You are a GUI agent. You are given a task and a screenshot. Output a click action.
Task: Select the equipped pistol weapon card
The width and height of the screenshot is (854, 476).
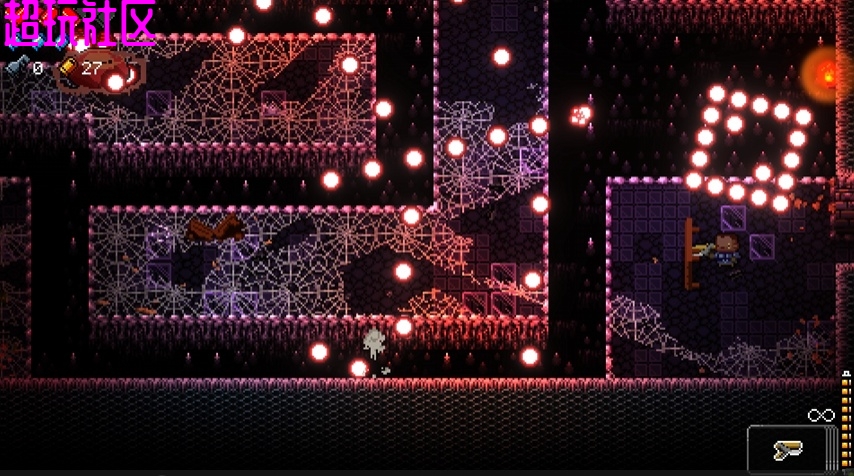791,449
